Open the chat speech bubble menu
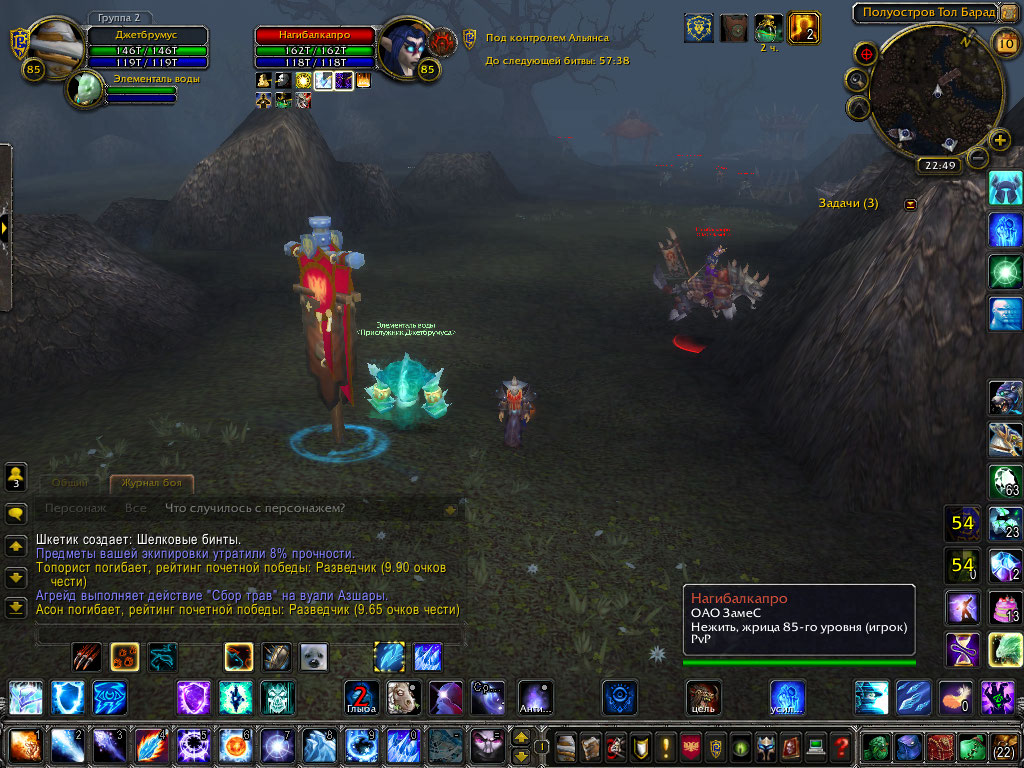 (x=16, y=514)
